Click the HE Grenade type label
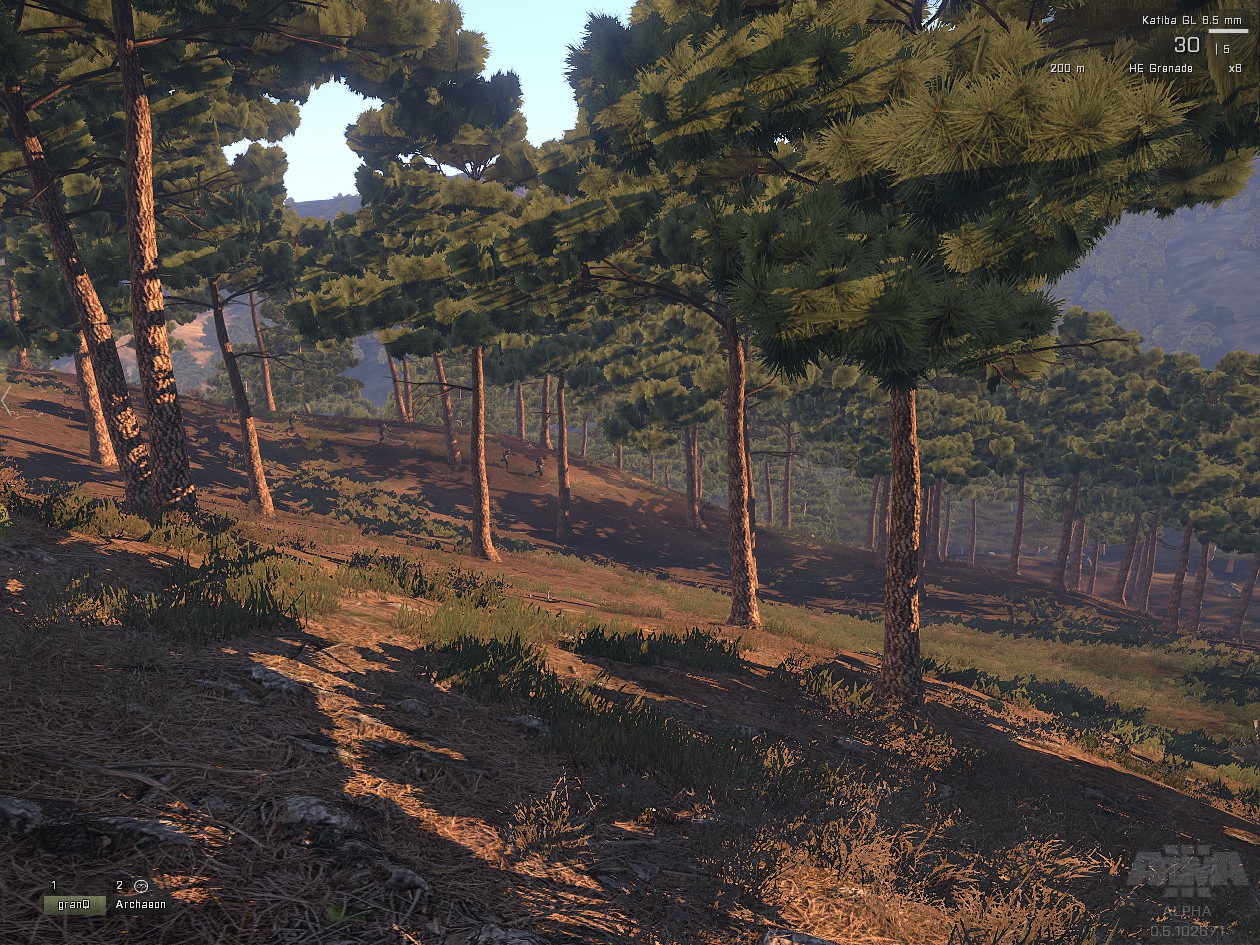 [1160, 68]
